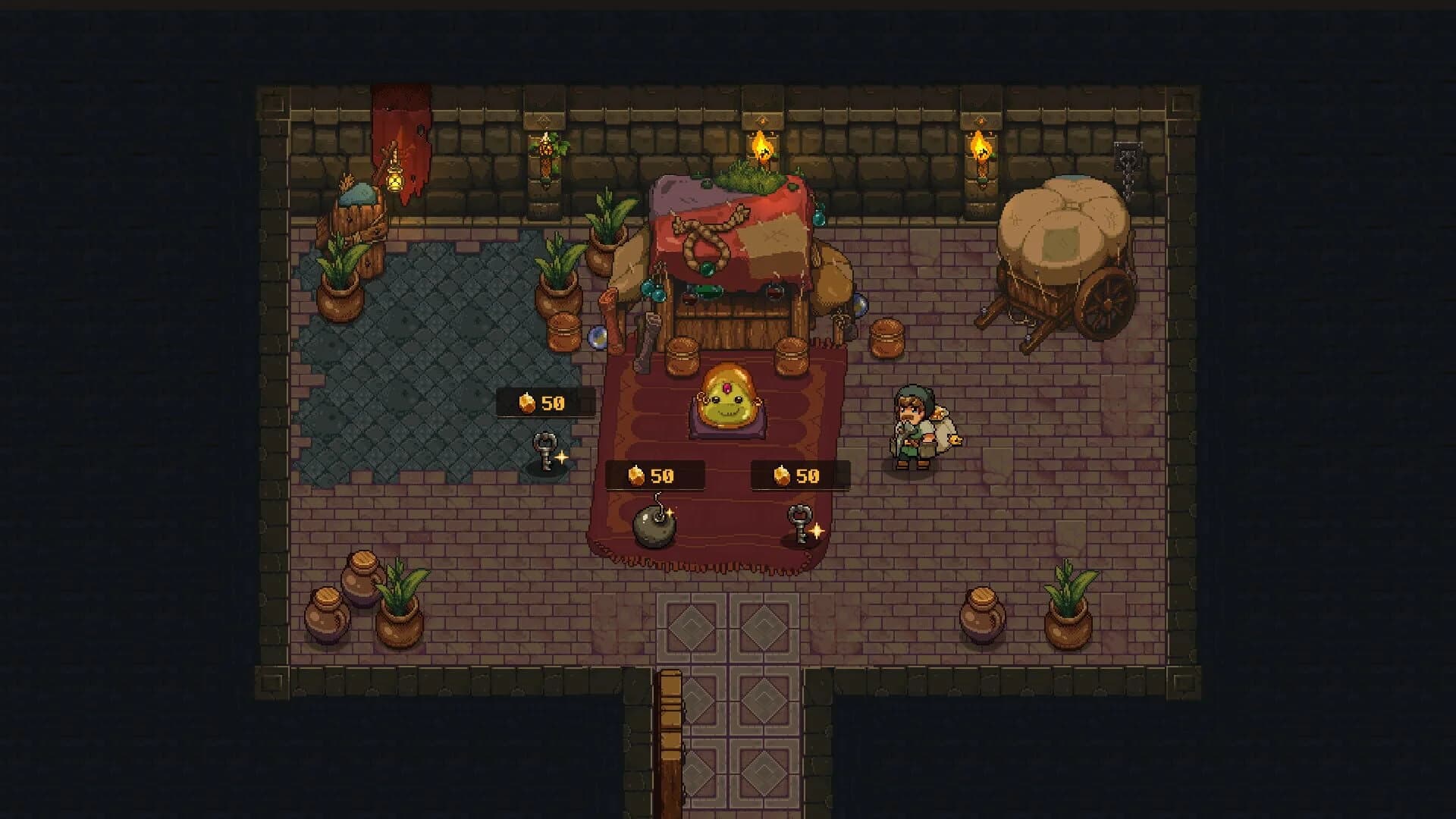This screenshot has width=1456, height=819.
Task: Click the torch on the right wall
Action: pyautogui.click(x=981, y=152)
